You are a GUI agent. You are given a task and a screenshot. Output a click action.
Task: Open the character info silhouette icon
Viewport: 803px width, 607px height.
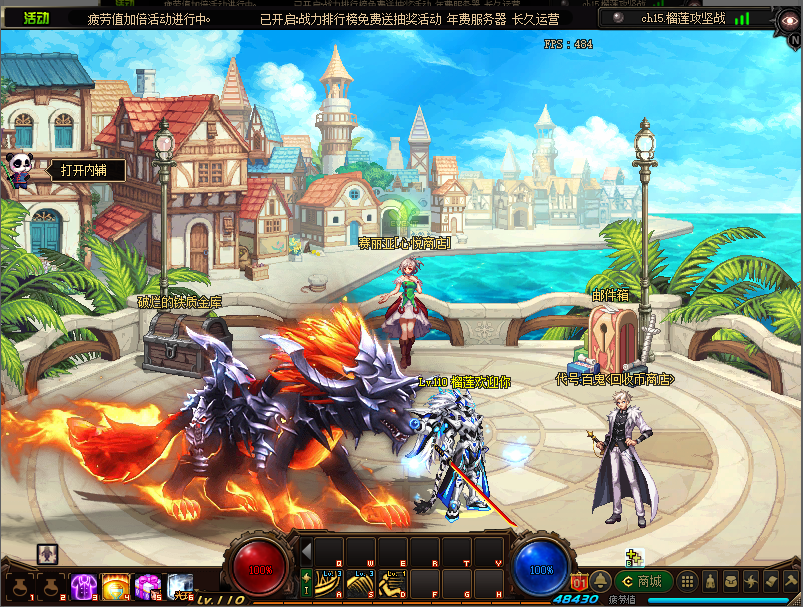point(709,581)
